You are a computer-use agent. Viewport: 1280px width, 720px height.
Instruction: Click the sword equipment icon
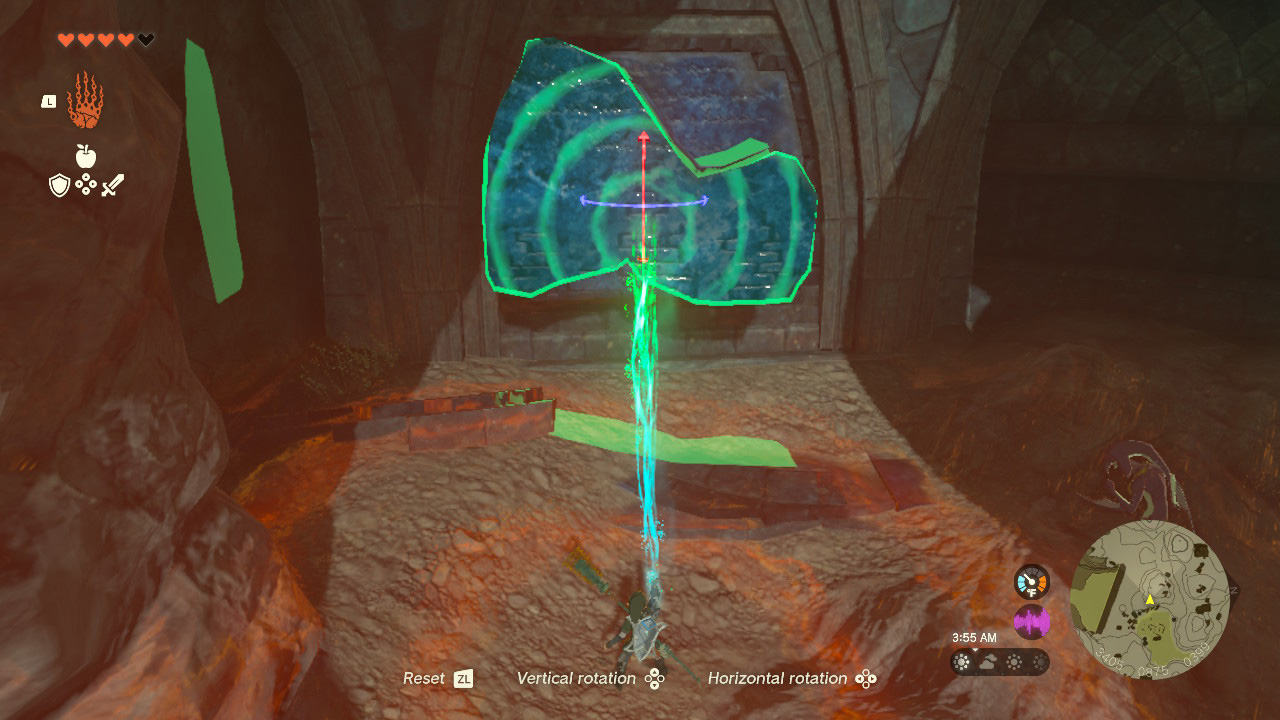pyautogui.click(x=112, y=184)
